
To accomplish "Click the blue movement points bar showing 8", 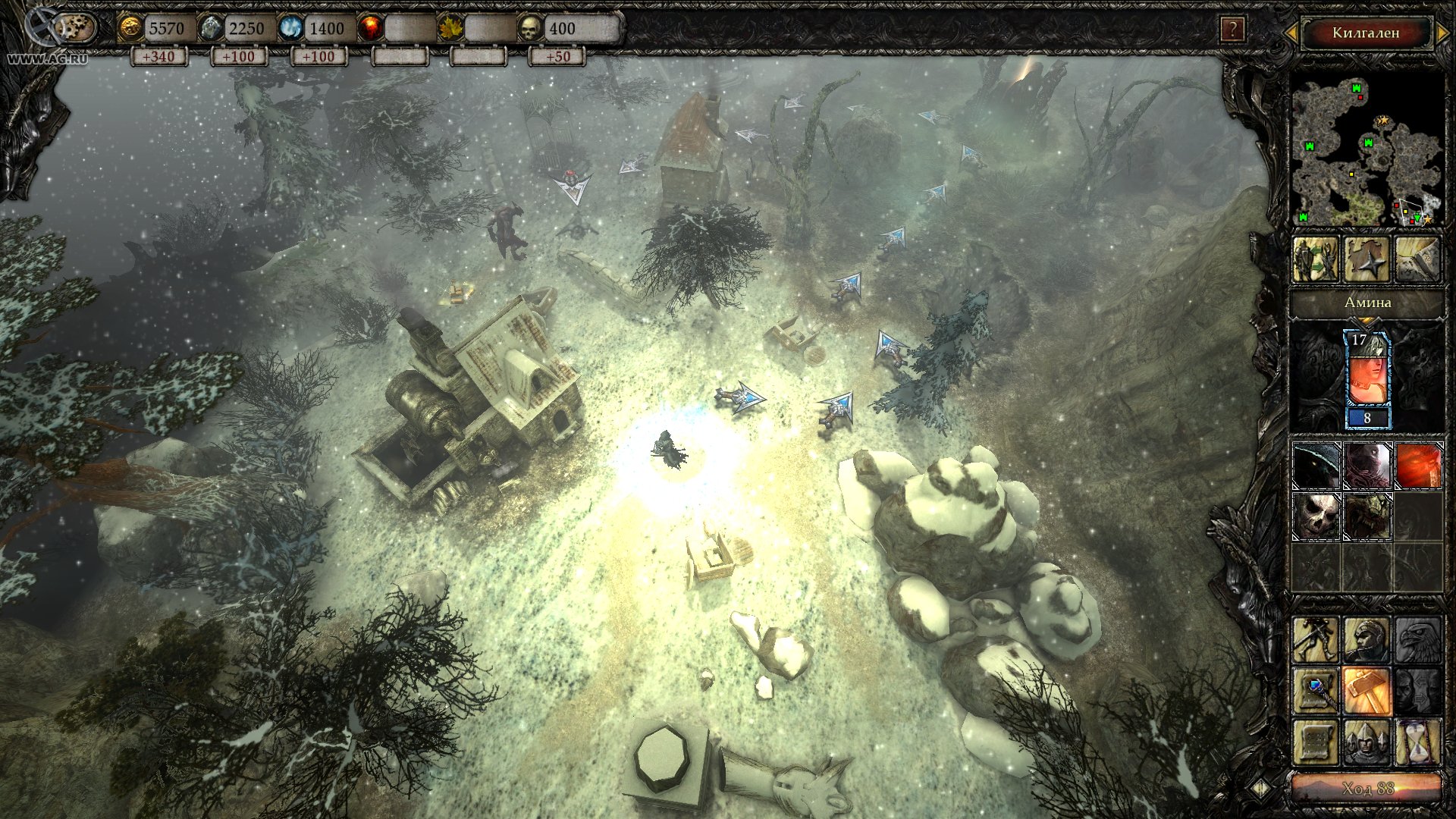I will pos(1367,418).
